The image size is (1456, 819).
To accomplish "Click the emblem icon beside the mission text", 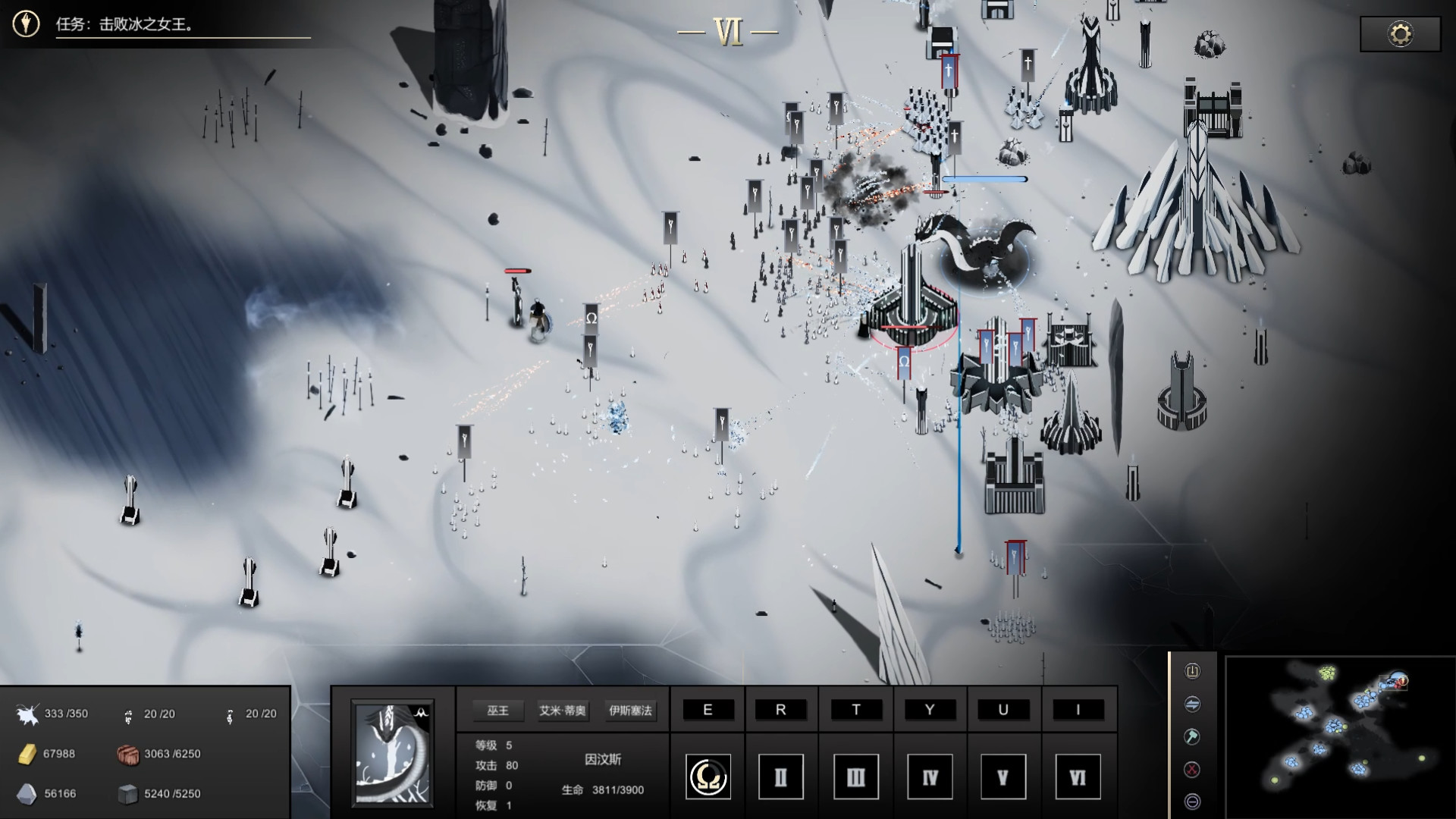I will click(x=26, y=20).
